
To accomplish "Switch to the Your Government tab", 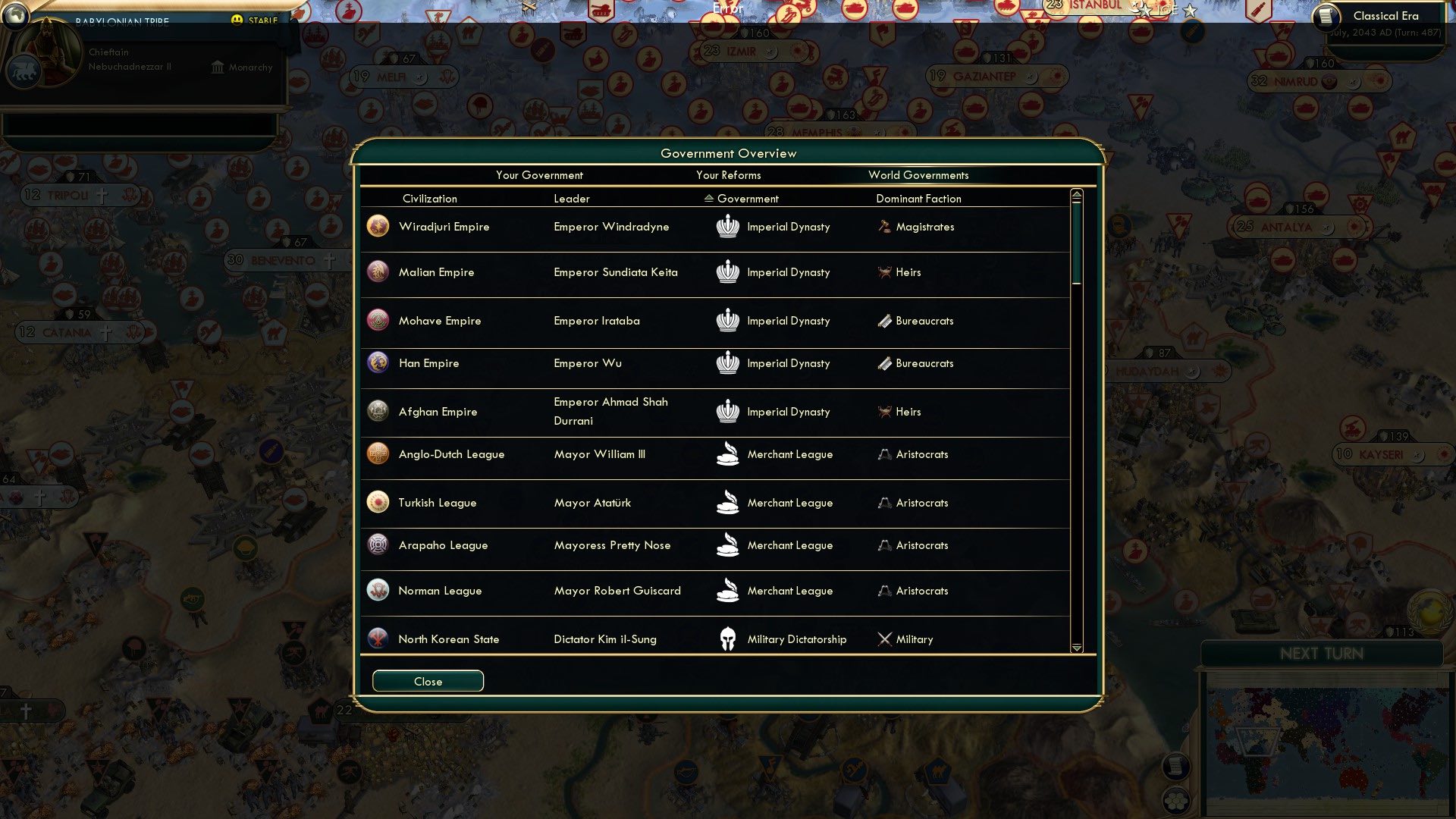I will coord(539,175).
